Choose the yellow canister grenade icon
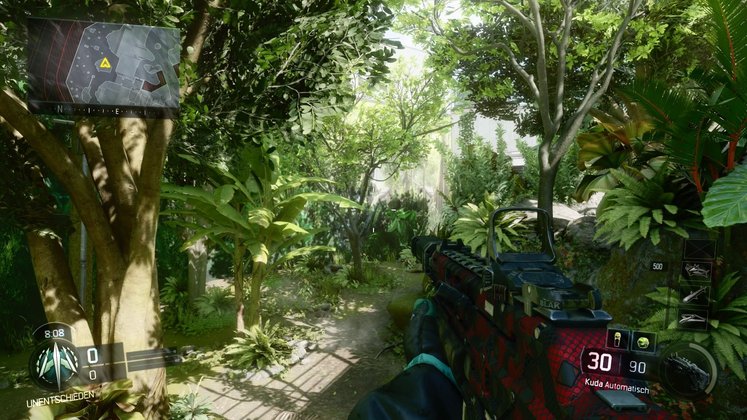The width and height of the screenshot is (747, 420). point(619,340)
